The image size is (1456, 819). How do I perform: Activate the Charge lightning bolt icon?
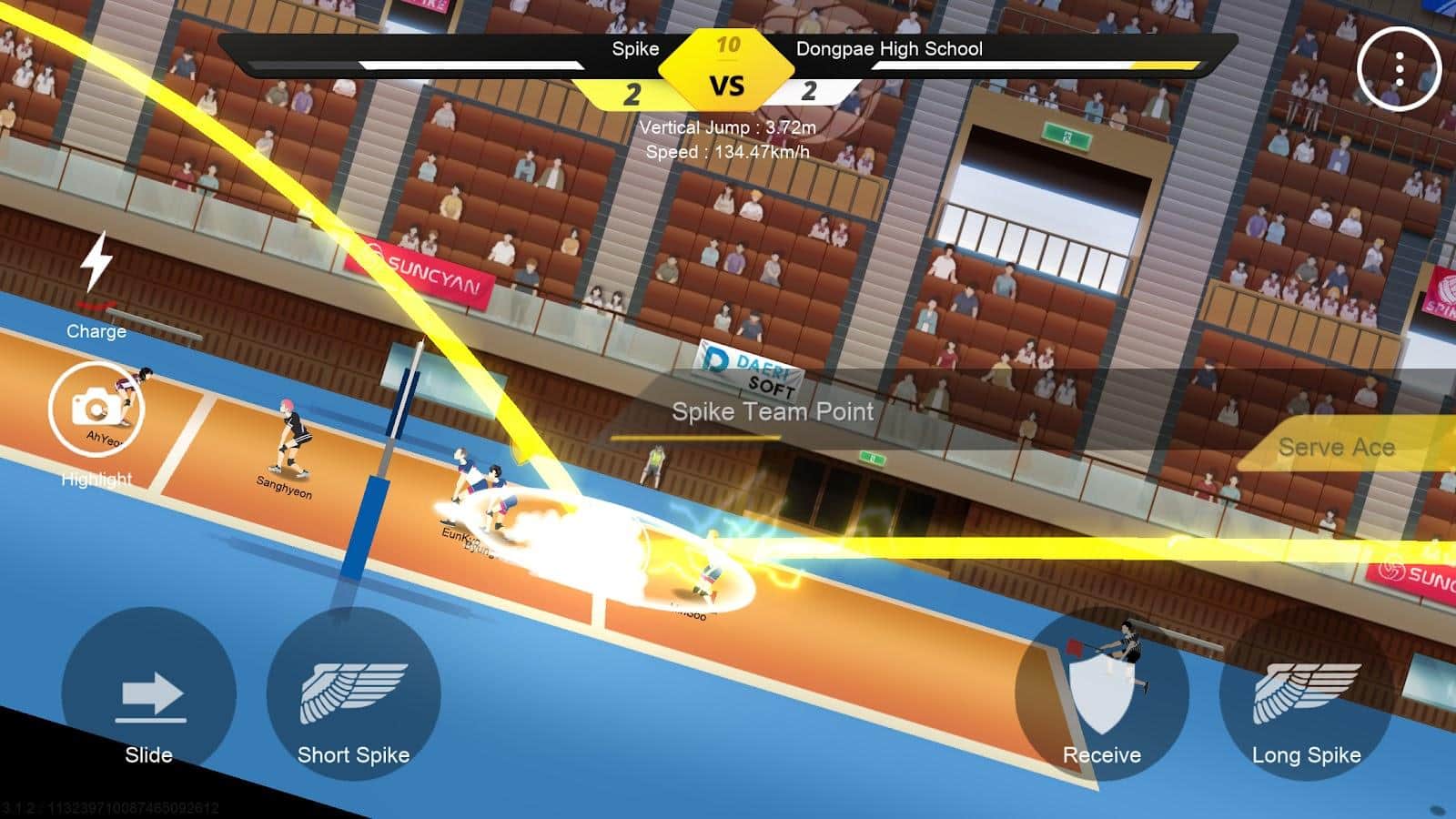(96, 264)
